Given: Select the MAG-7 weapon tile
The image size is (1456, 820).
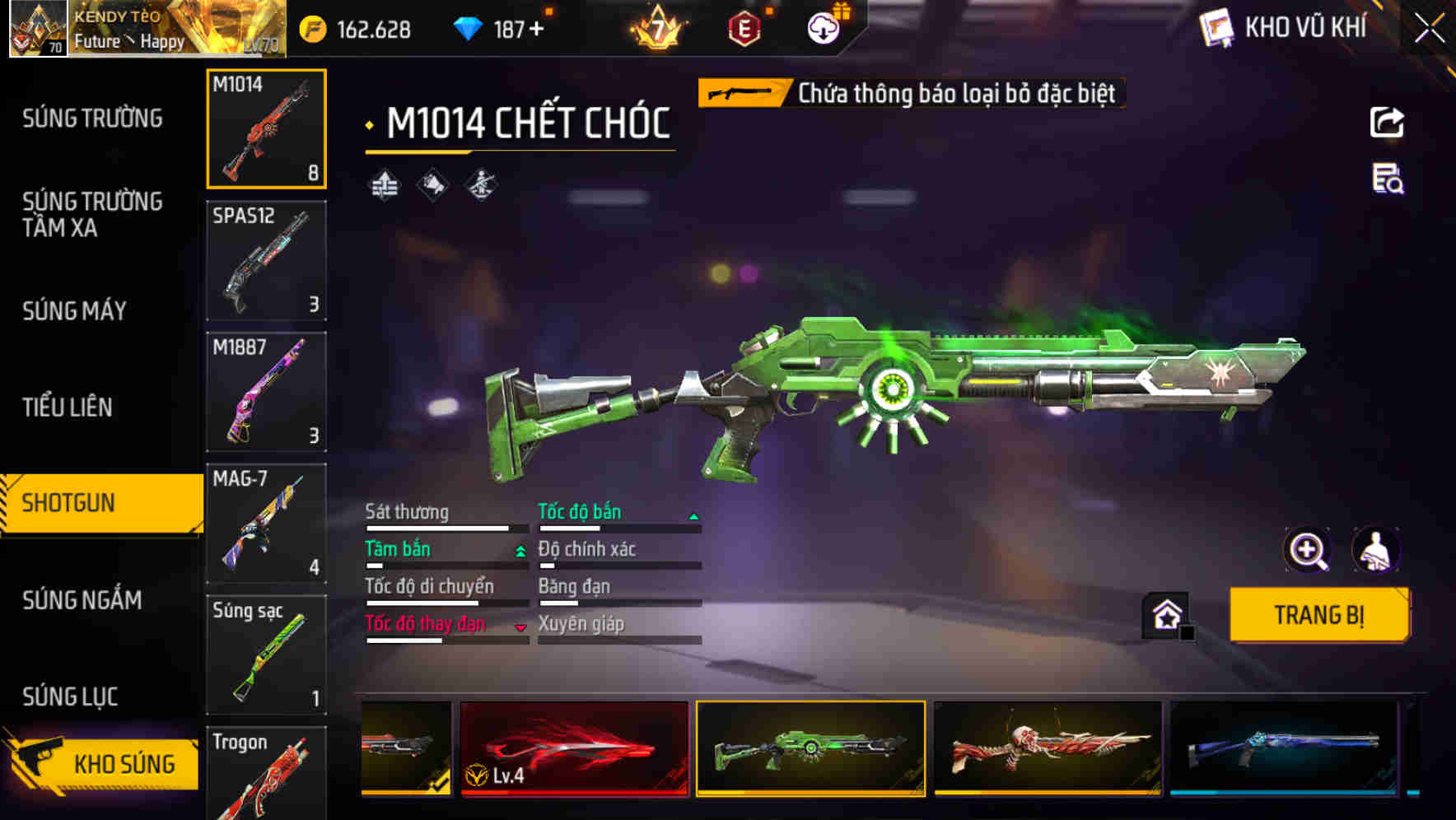Looking at the screenshot, I should point(266,524).
